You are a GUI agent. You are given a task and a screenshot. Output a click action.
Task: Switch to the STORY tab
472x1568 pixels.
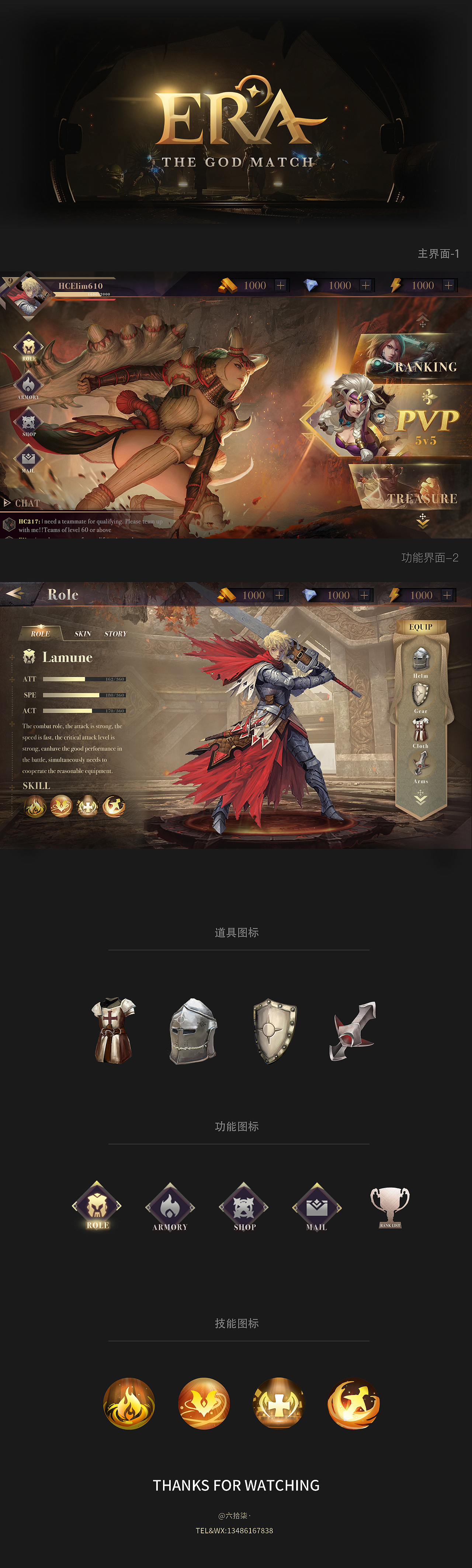(114, 633)
